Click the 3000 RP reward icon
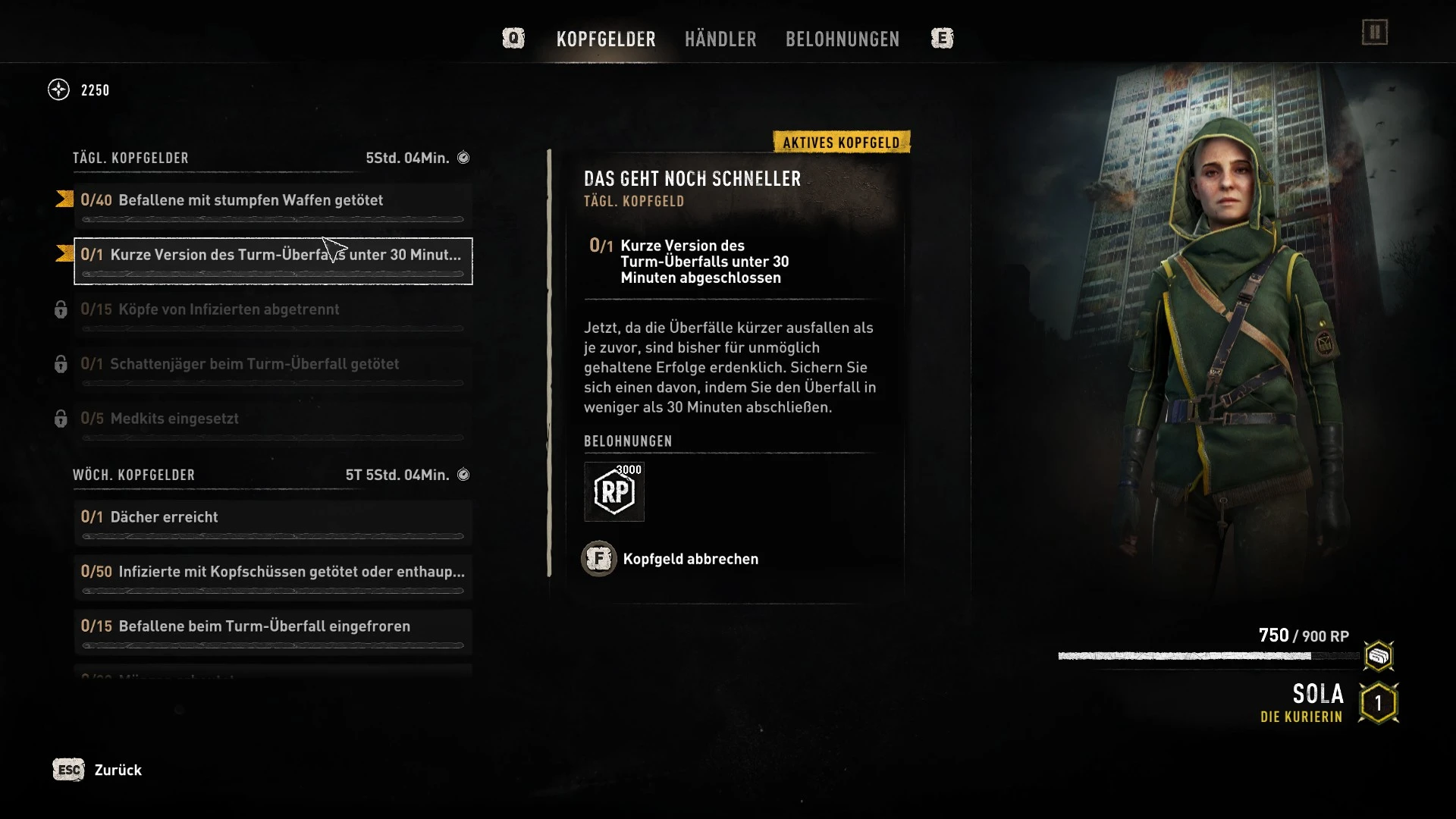This screenshot has width=1456, height=819. pyautogui.click(x=614, y=491)
